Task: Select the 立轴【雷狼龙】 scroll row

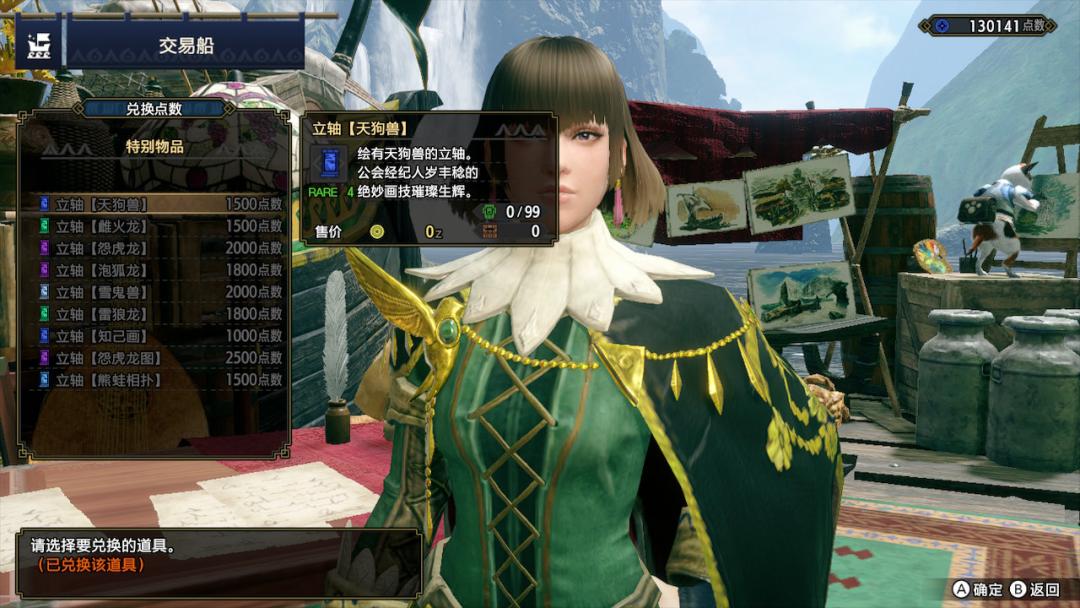Action: 160,314
